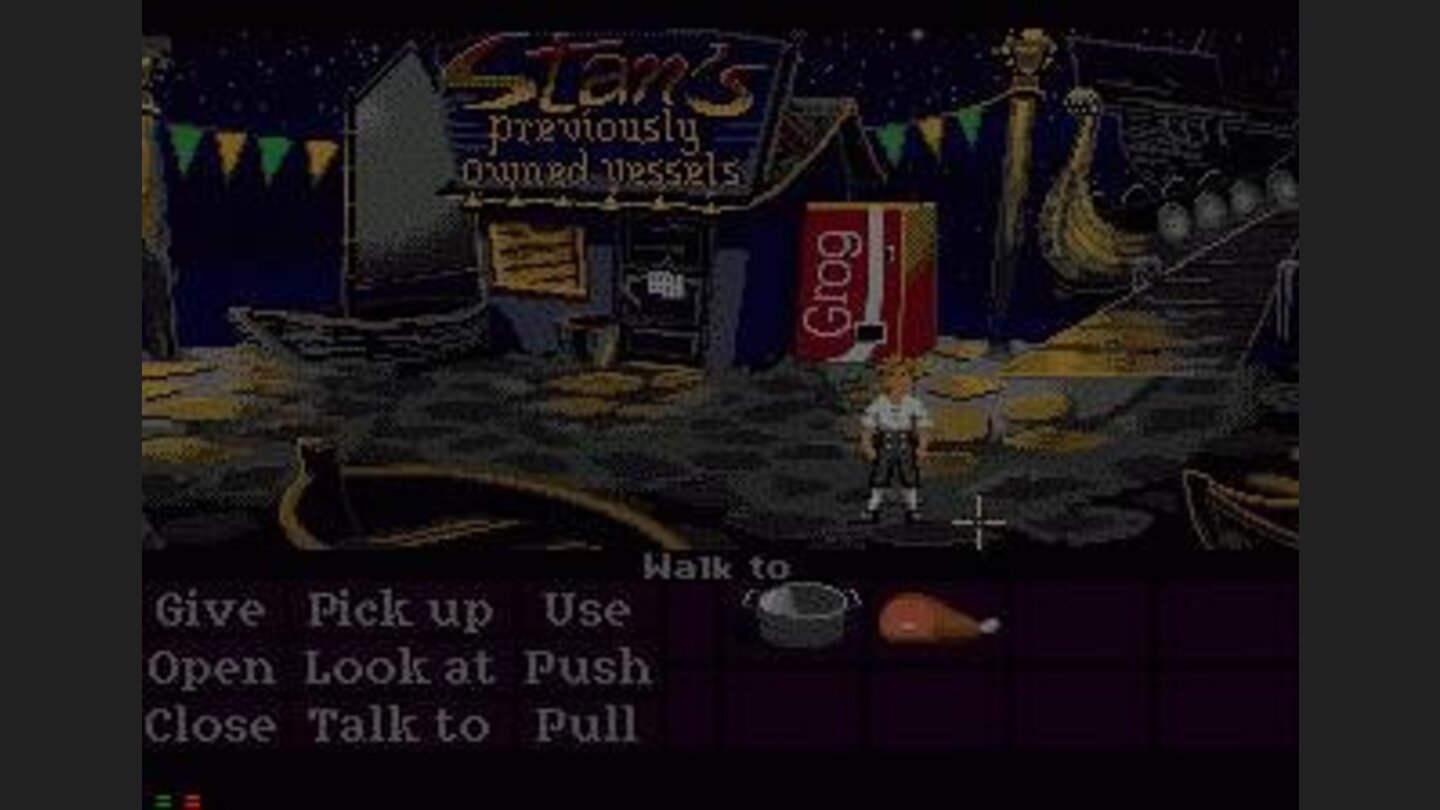Choose the Use command

(x=586, y=608)
